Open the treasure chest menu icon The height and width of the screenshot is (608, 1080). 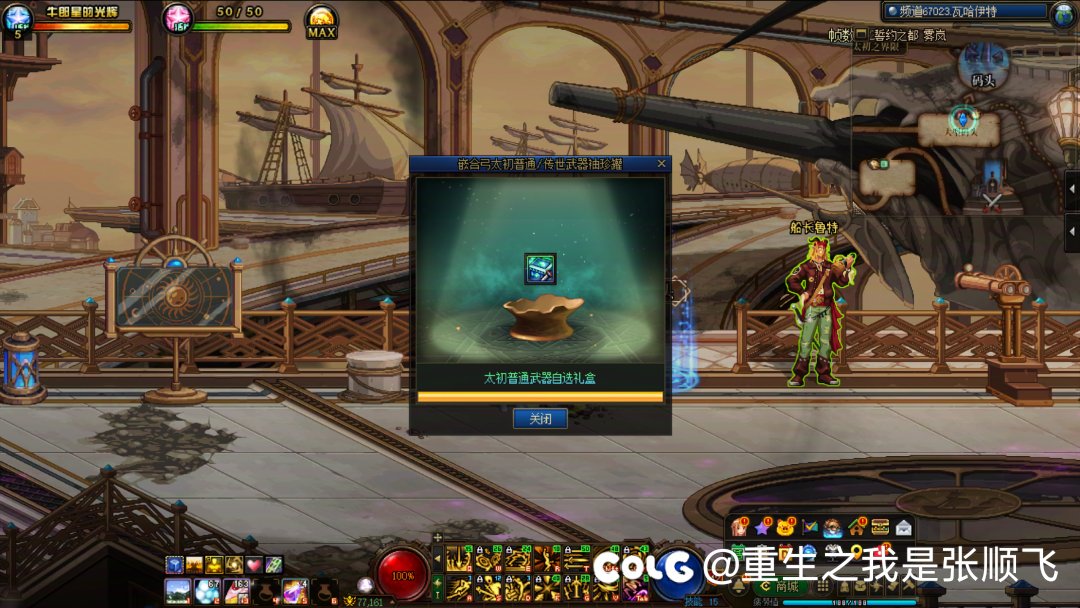[880, 527]
